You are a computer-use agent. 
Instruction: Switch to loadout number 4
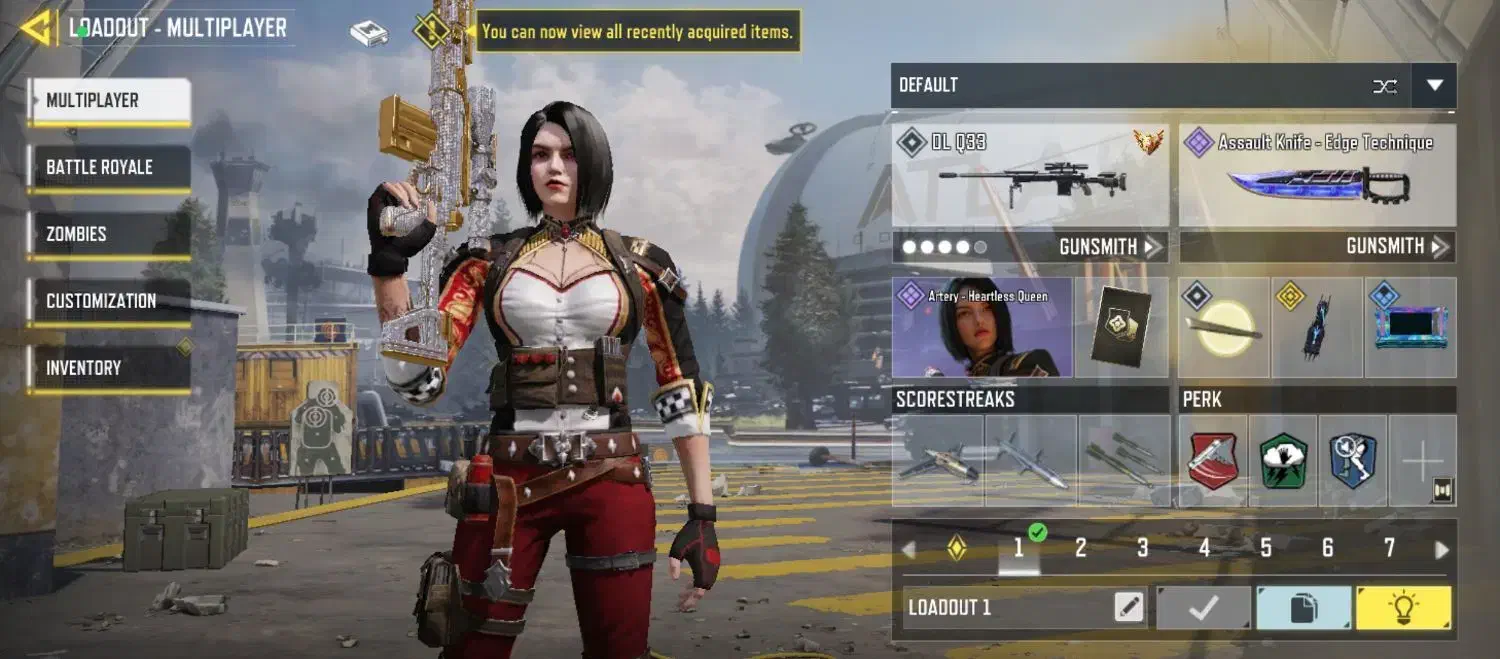pos(1204,548)
